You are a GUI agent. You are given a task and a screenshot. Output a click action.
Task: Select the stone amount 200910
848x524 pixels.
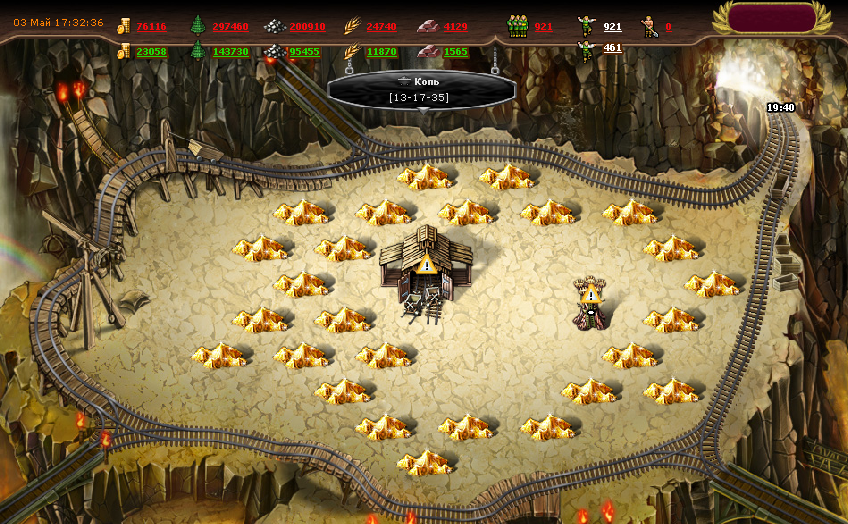[307, 26]
